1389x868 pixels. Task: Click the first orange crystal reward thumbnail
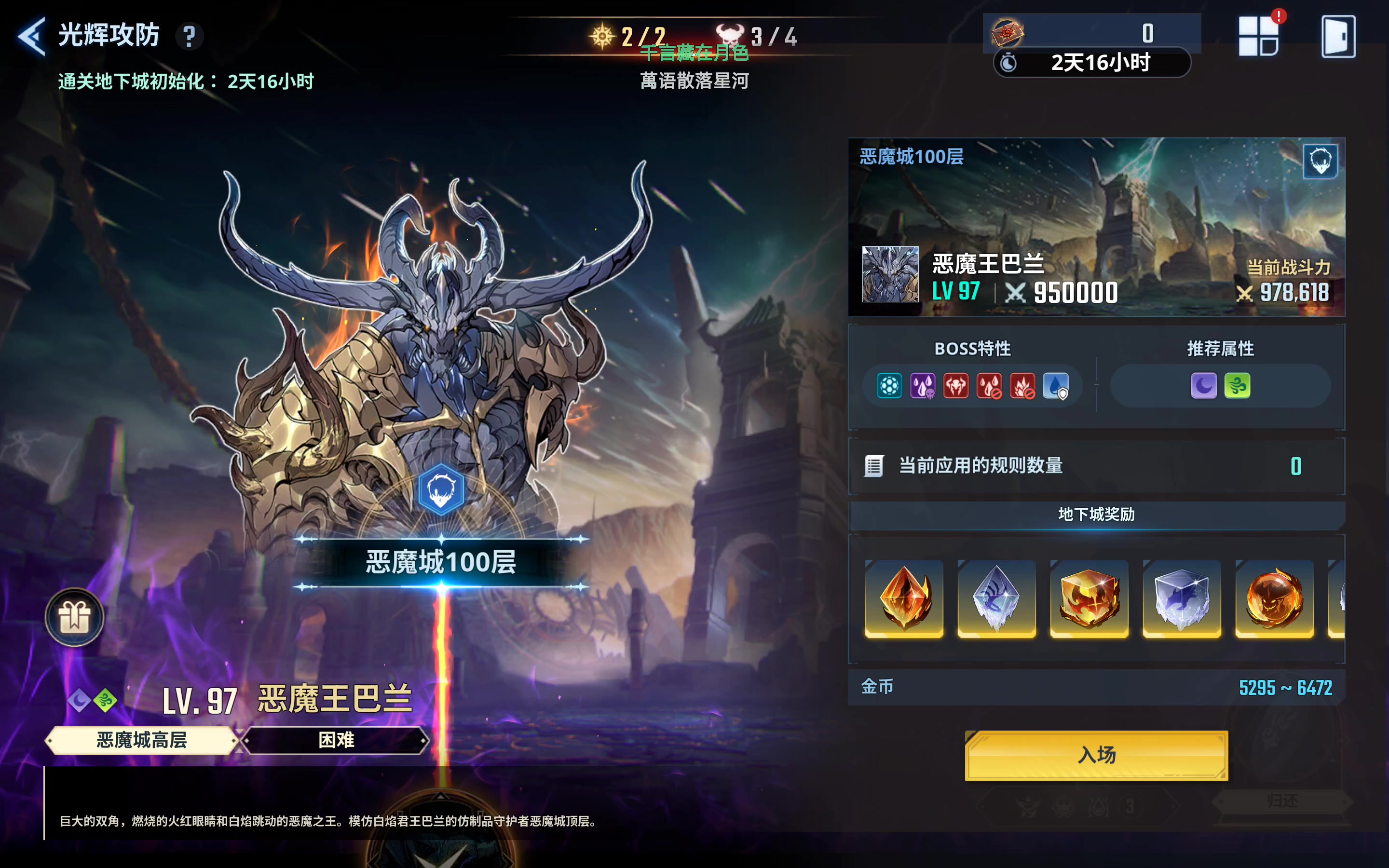click(905, 600)
